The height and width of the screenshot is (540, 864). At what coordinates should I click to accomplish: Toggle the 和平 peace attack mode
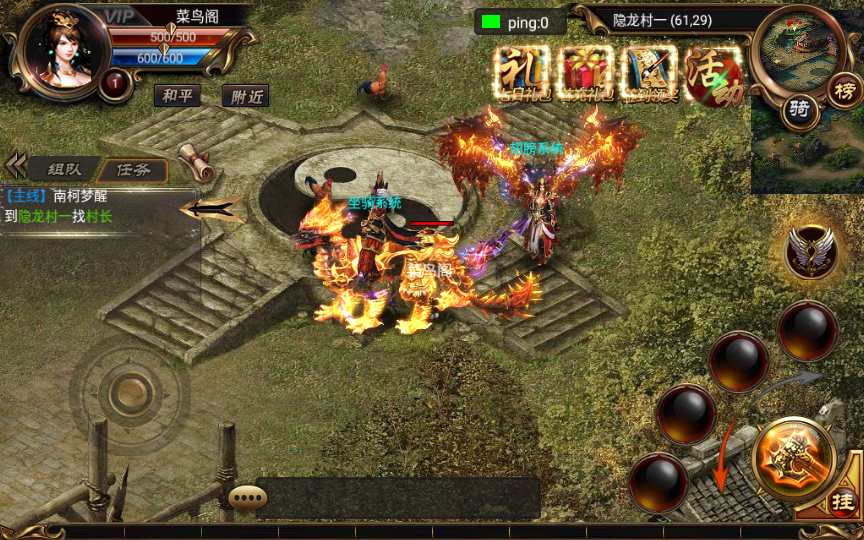pos(177,95)
